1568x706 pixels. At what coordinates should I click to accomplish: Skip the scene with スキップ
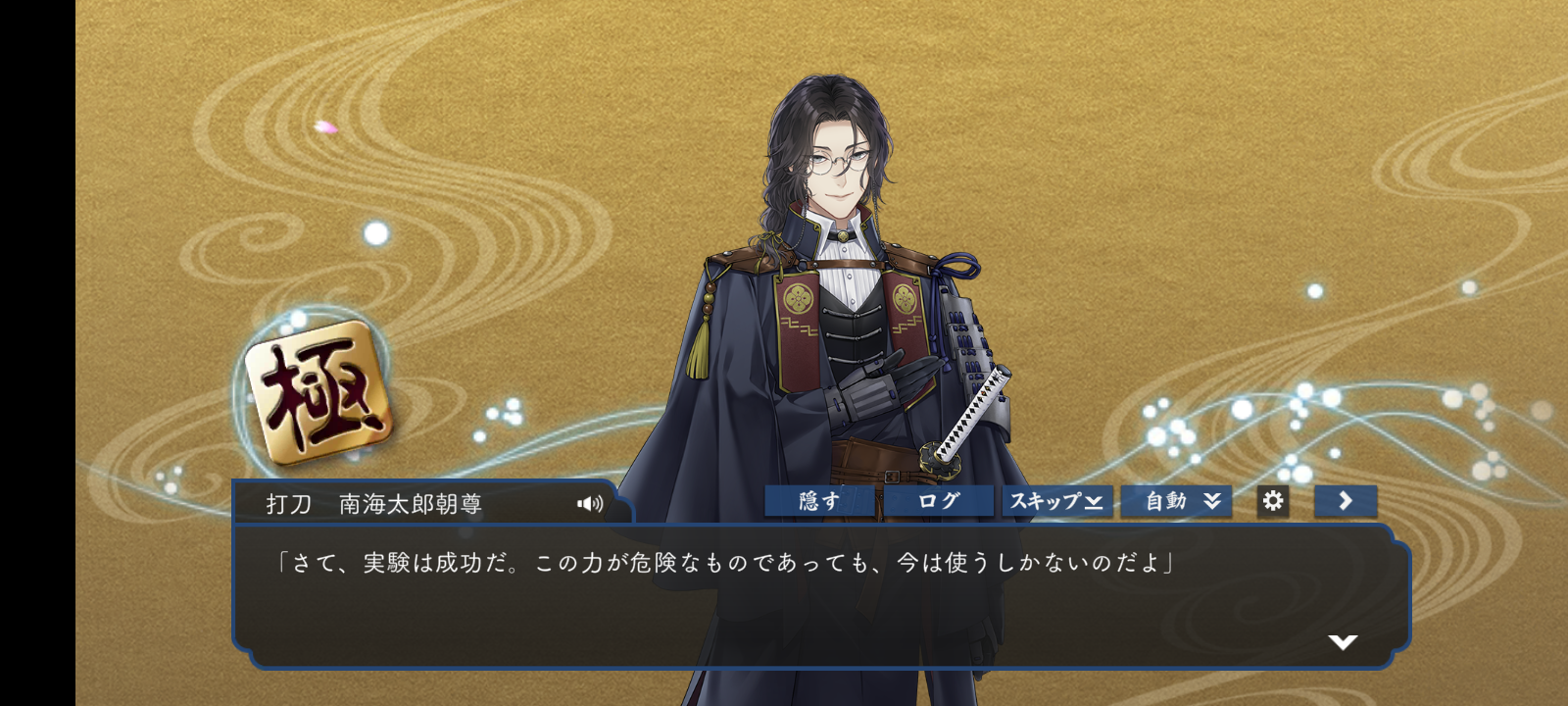point(1056,501)
